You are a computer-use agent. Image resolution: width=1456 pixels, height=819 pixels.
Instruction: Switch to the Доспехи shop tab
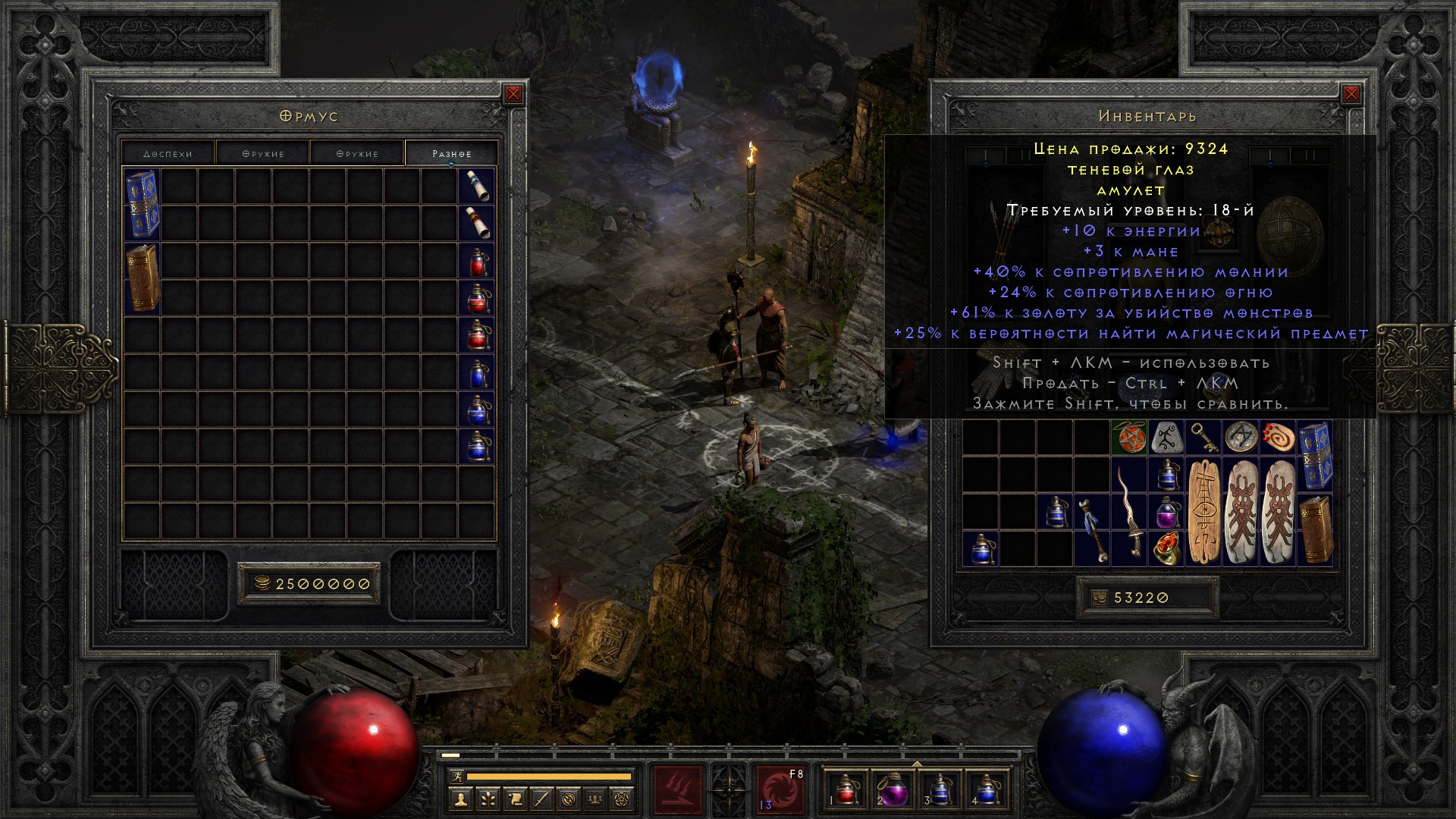[x=168, y=153]
